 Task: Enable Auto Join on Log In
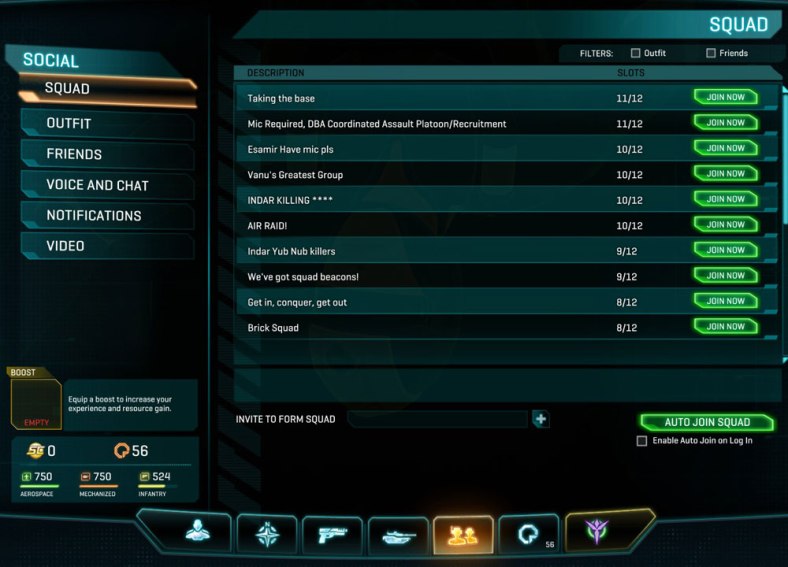(x=642, y=441)
